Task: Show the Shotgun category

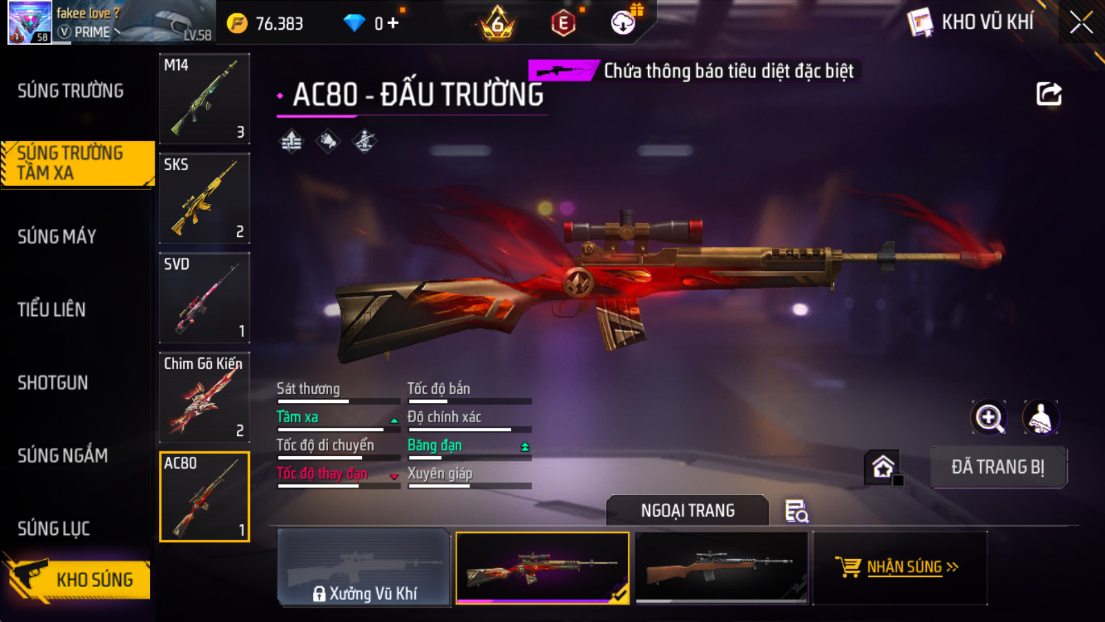Action: [53, 383]
